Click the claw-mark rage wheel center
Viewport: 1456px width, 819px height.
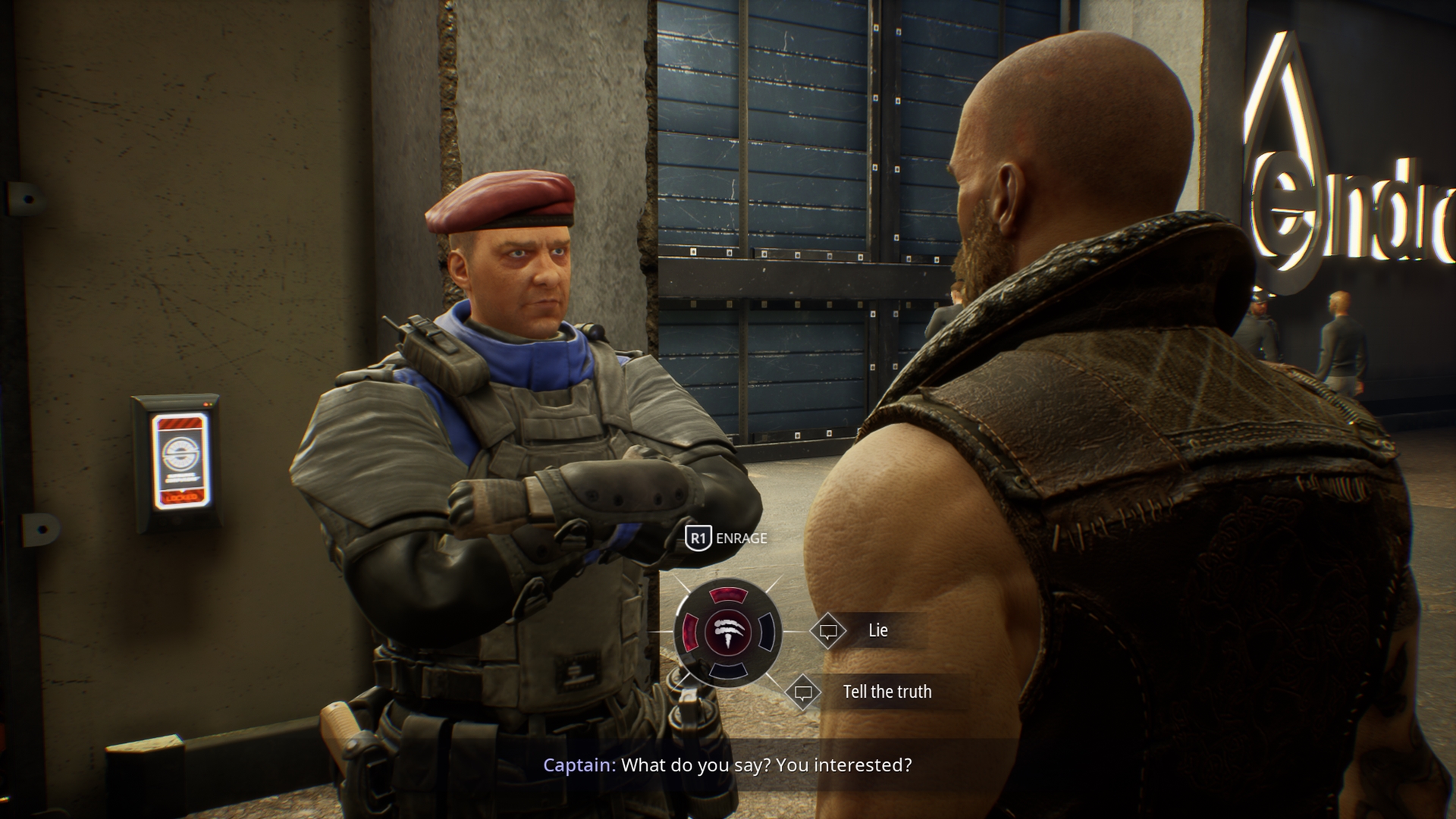728,632
